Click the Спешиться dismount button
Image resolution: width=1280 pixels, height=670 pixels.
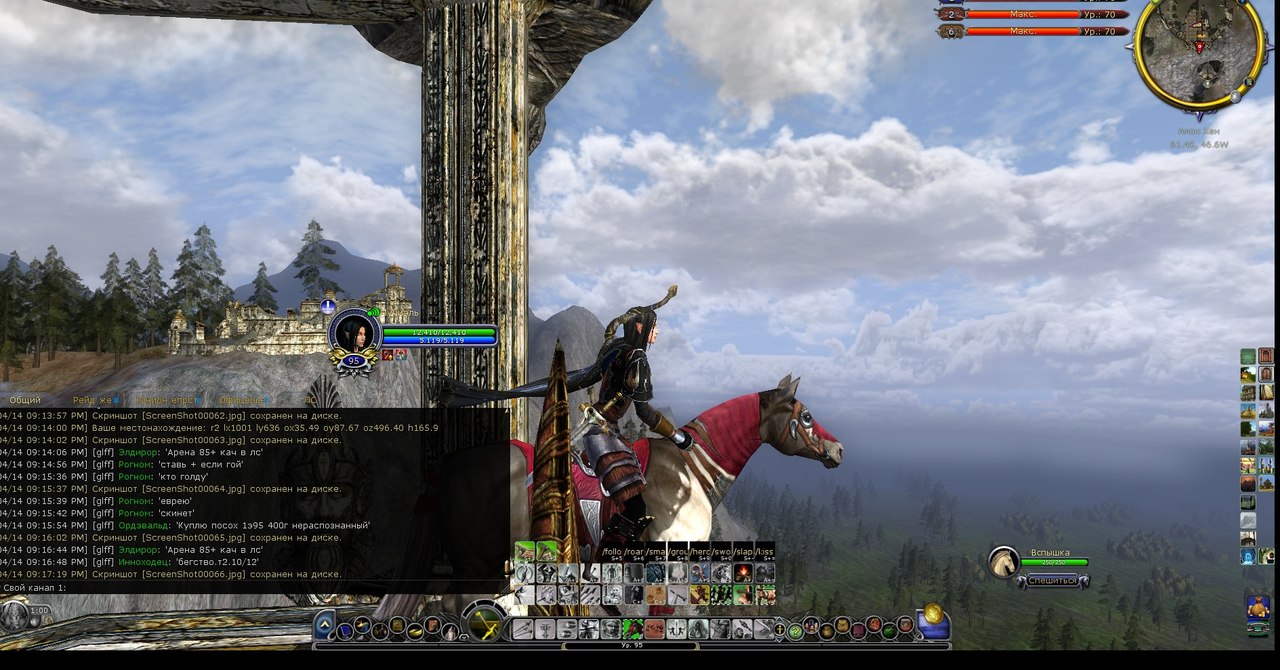click(1051, 580)
